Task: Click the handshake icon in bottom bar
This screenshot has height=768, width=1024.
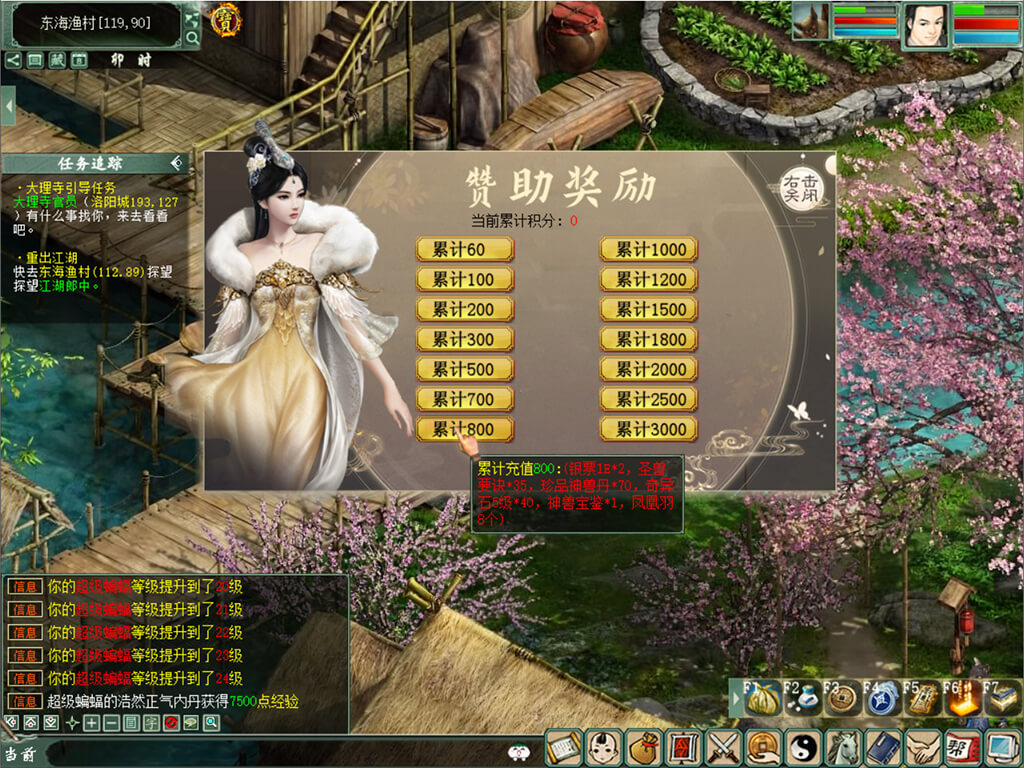Action: click(x=922, y=747)
